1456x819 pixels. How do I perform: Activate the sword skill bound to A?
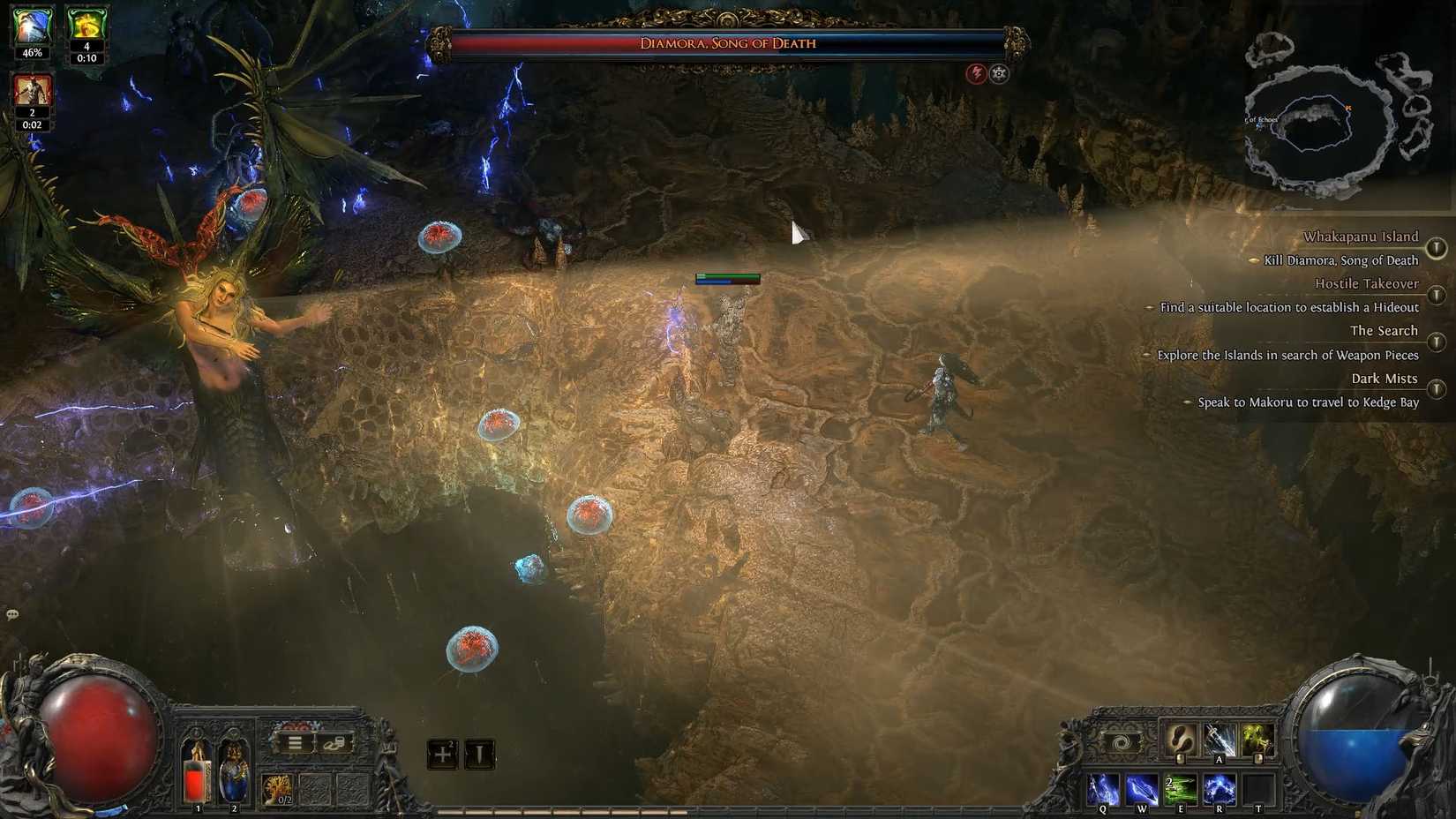[x=1219, y=739]
